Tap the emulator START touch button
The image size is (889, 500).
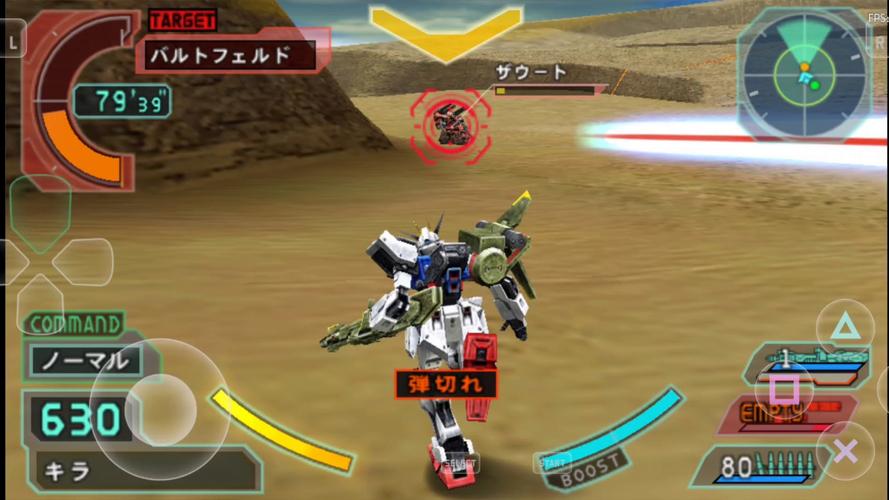552,463
